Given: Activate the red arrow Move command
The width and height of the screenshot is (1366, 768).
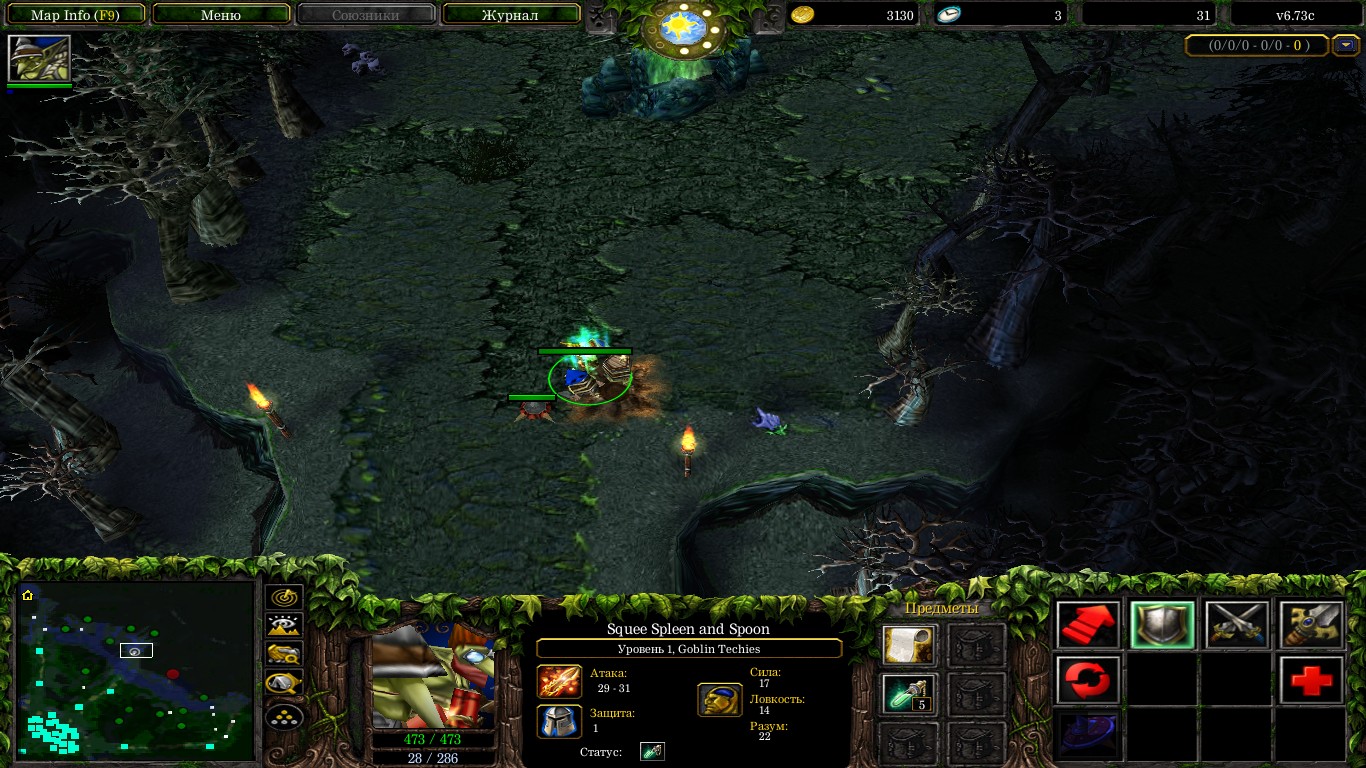Looking at the screenshot, I should pyautogui.click(x=1087, y=626).
